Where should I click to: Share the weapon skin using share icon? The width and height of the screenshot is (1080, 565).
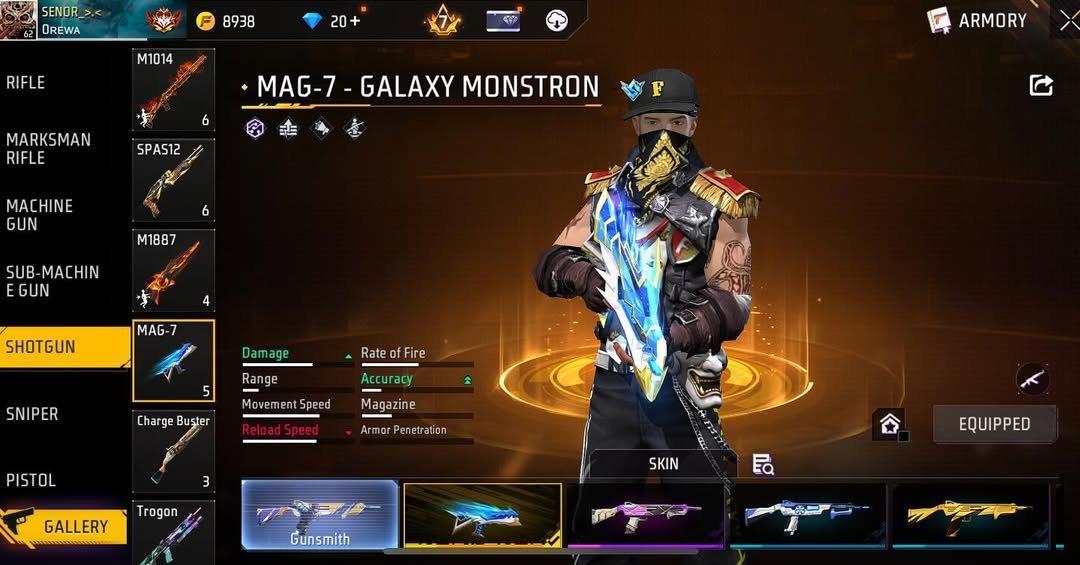(1041, 86)
